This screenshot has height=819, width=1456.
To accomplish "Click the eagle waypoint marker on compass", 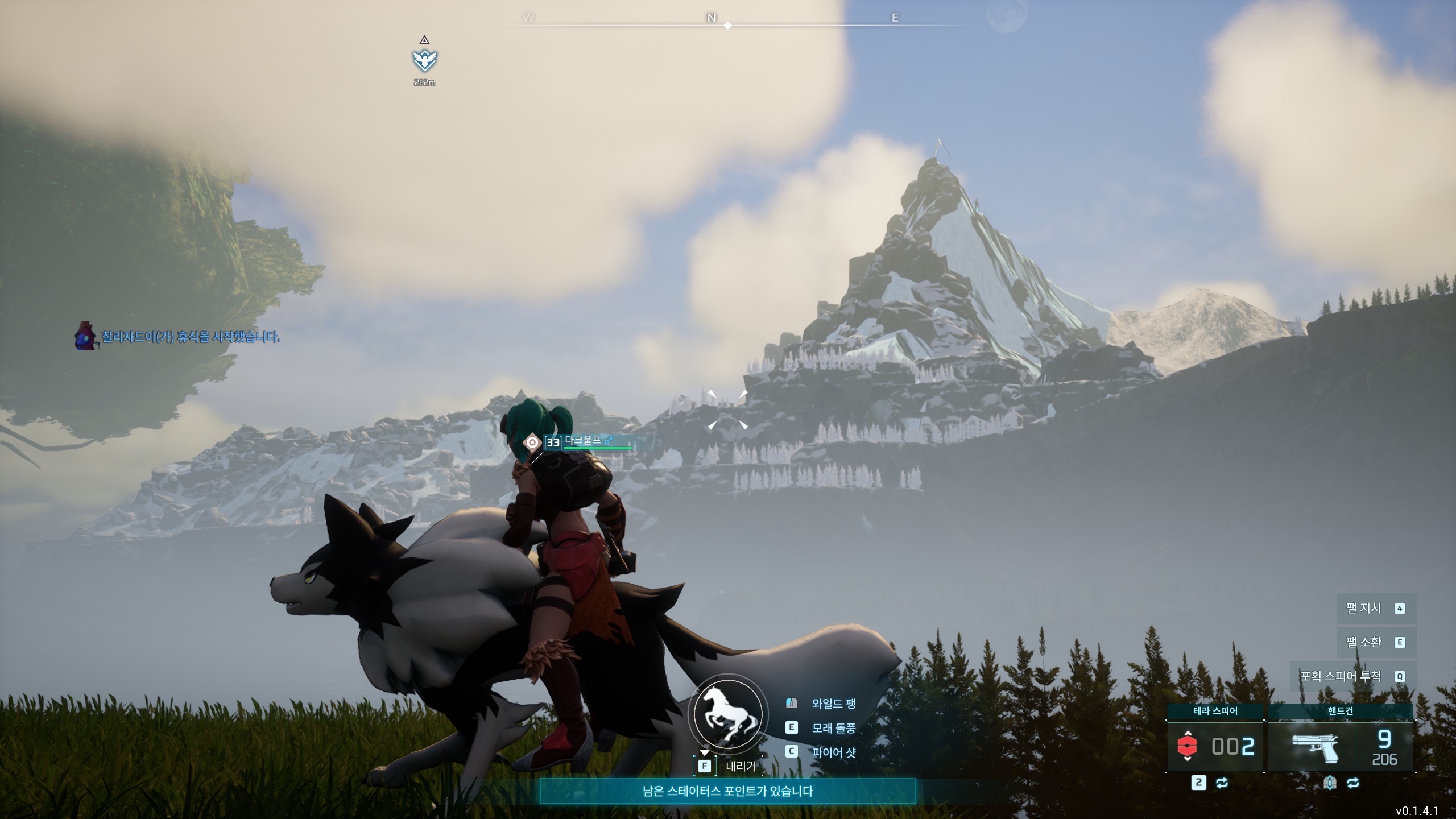I will 424,60.
